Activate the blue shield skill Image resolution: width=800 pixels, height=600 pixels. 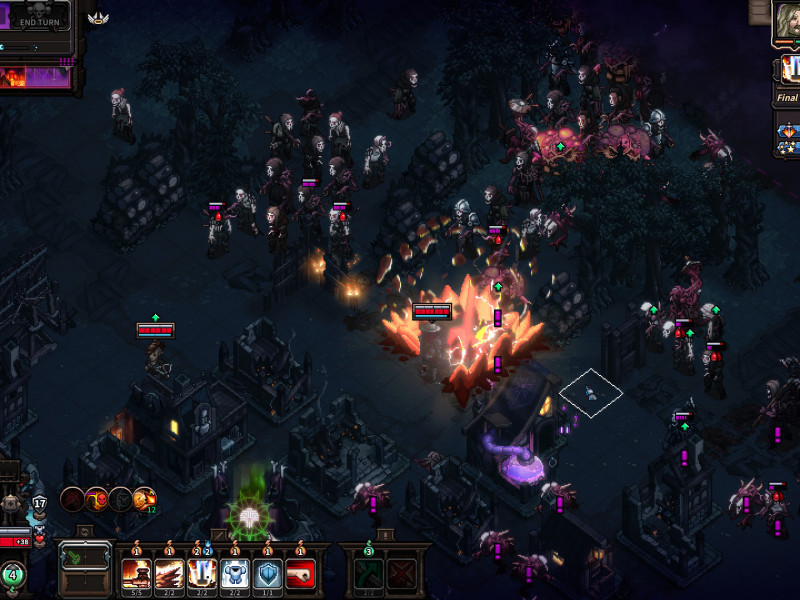pos(268,574)
